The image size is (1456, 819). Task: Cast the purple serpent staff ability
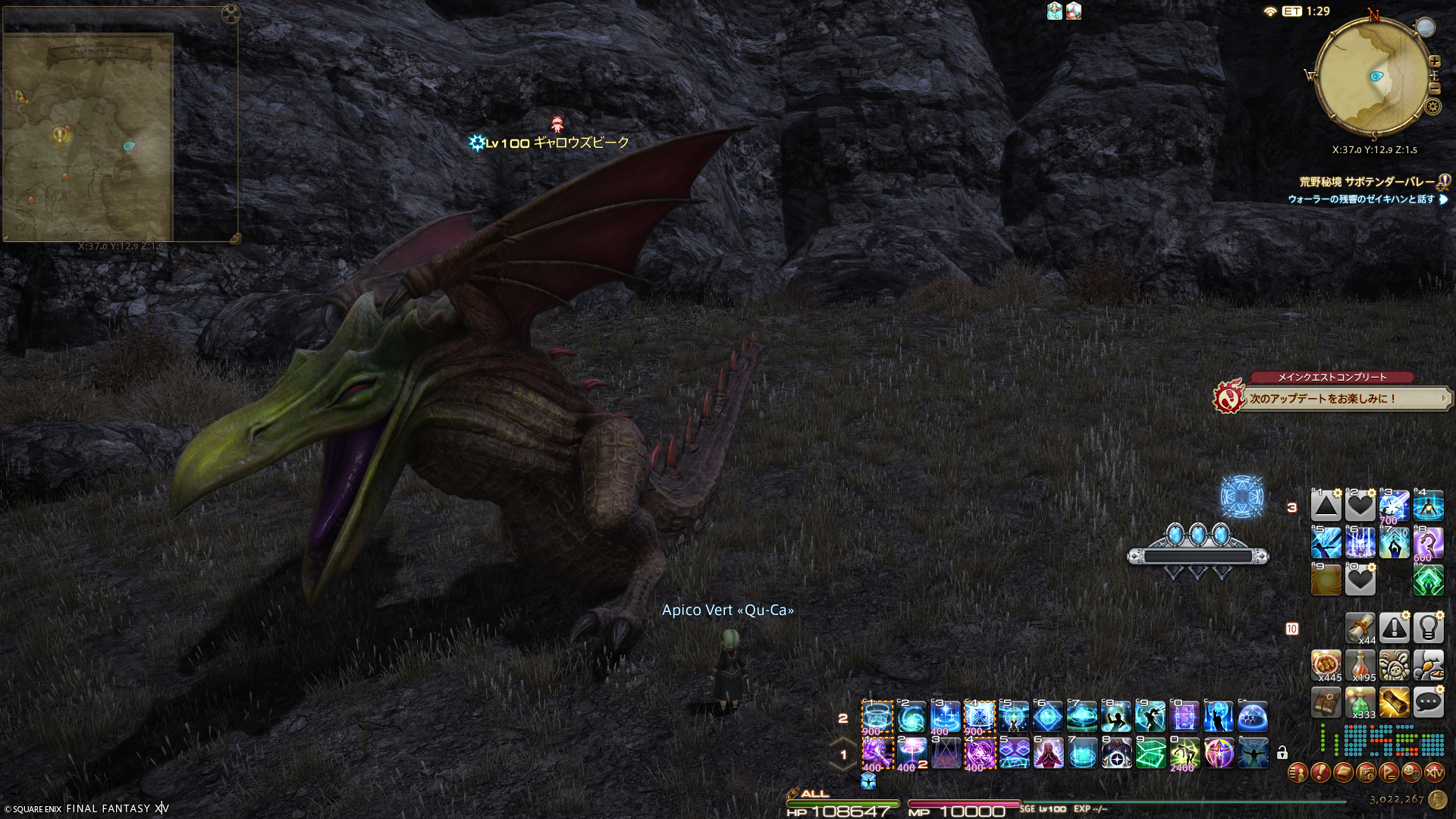tap(1429, 543)
